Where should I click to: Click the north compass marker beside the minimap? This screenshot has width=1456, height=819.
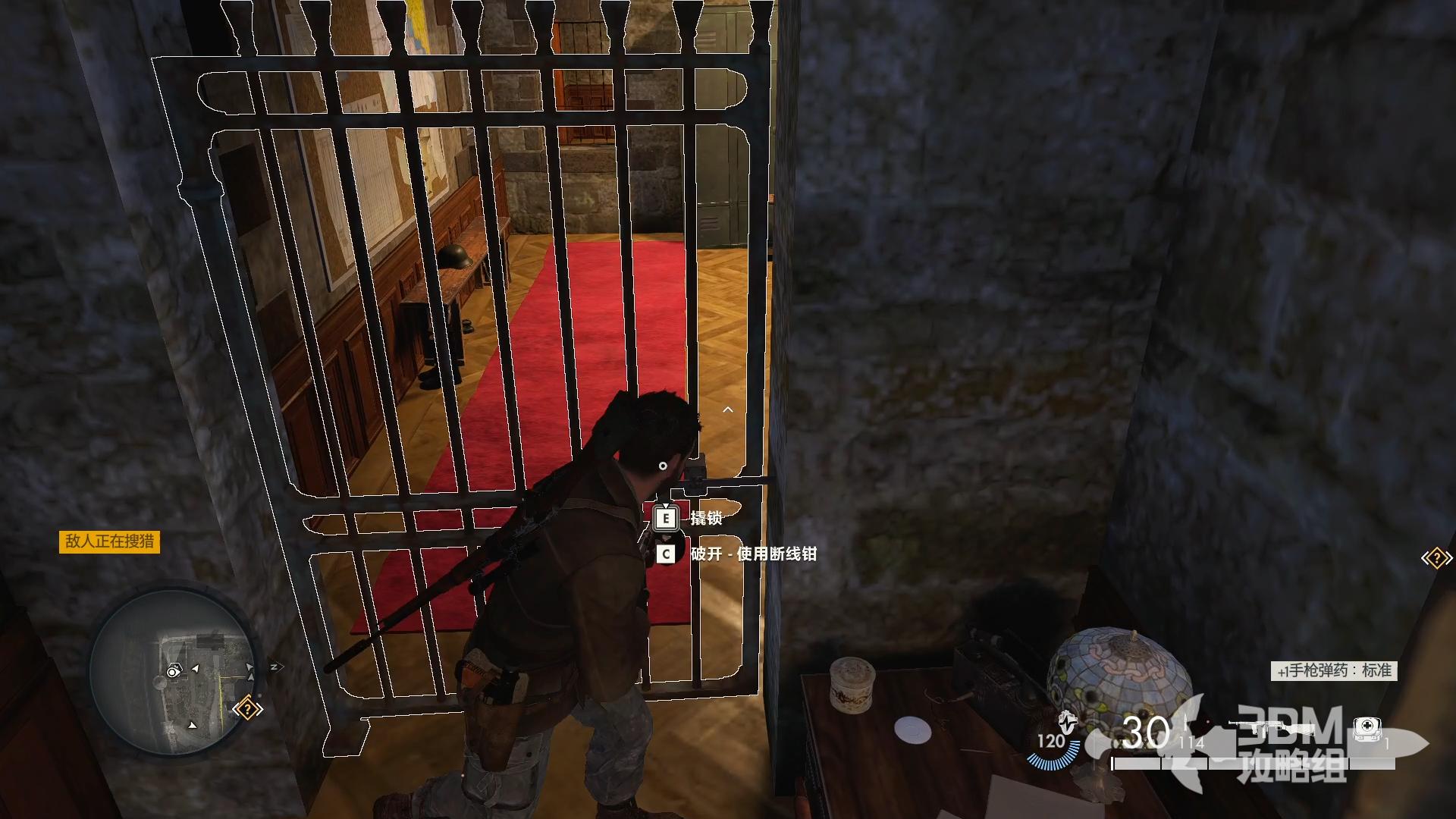275,667
